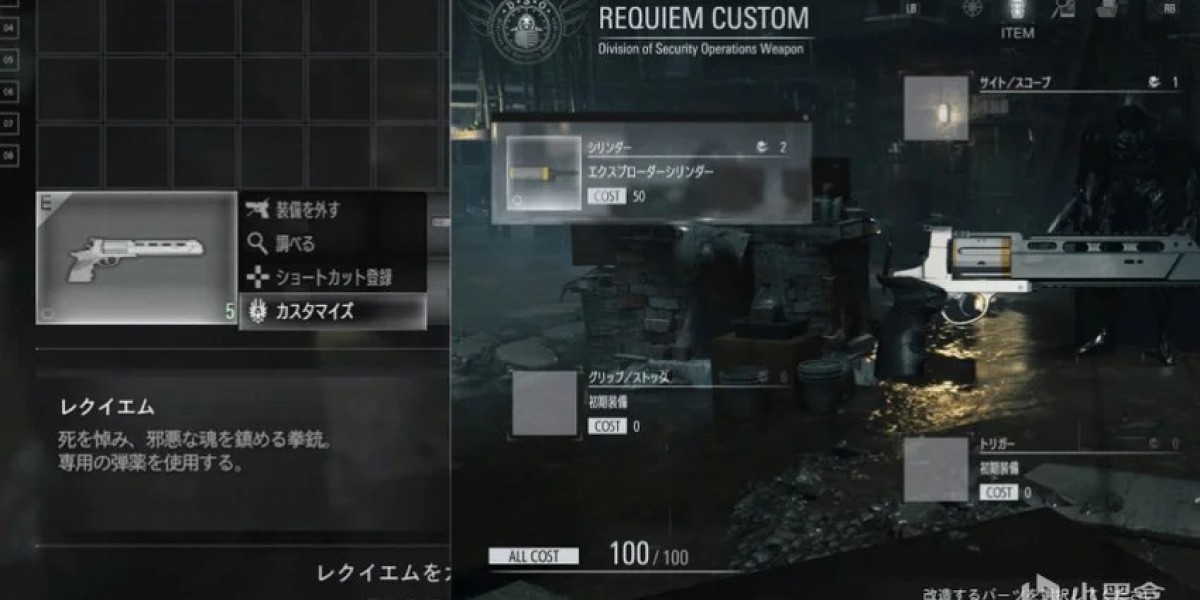Switch to the ITEM tab

pos(1016,12)
